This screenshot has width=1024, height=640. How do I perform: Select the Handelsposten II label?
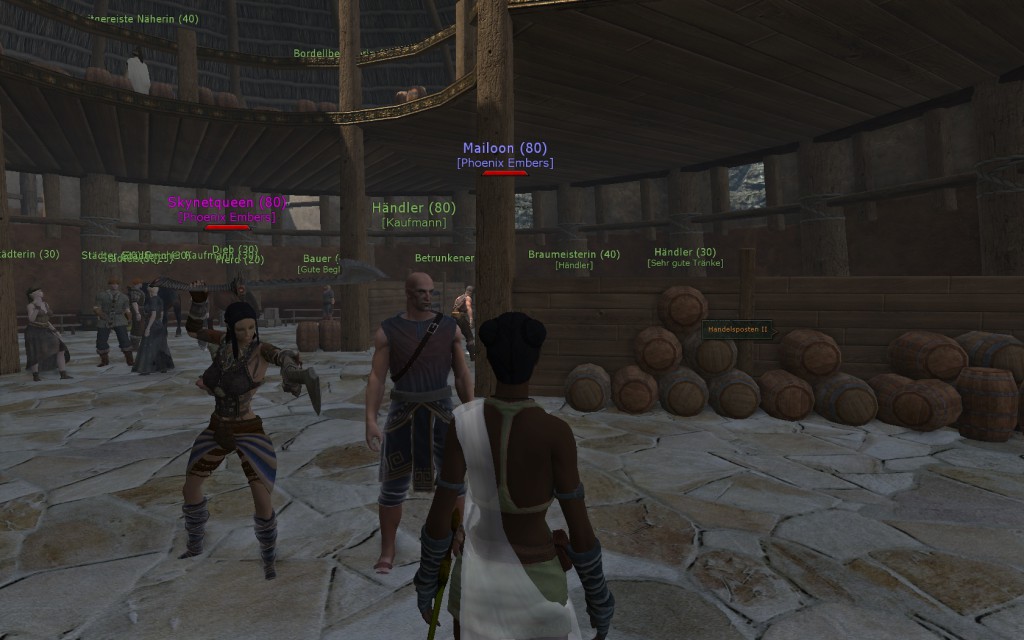737,329
